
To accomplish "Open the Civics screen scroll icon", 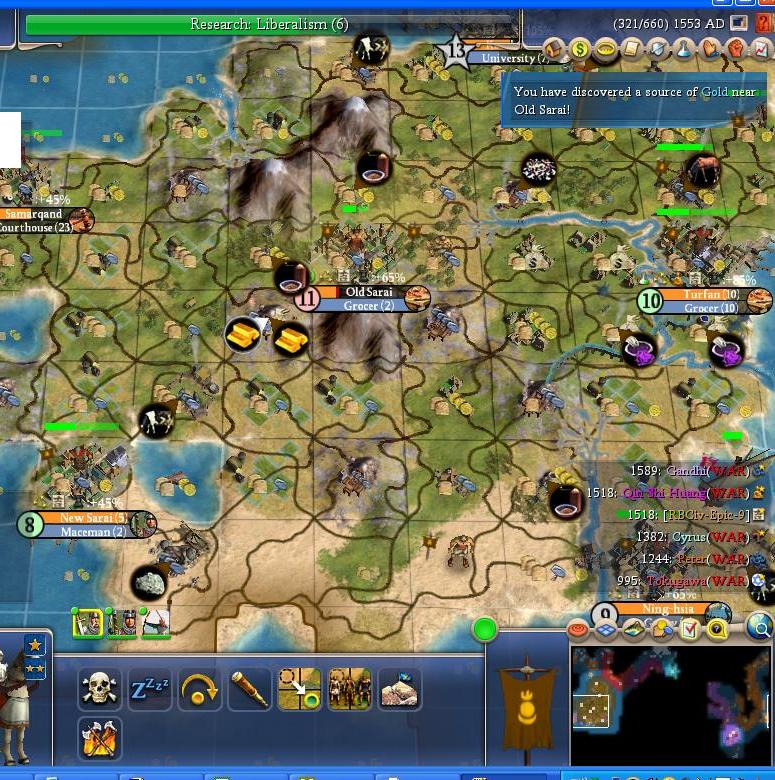I will click(x=632, y=49).
